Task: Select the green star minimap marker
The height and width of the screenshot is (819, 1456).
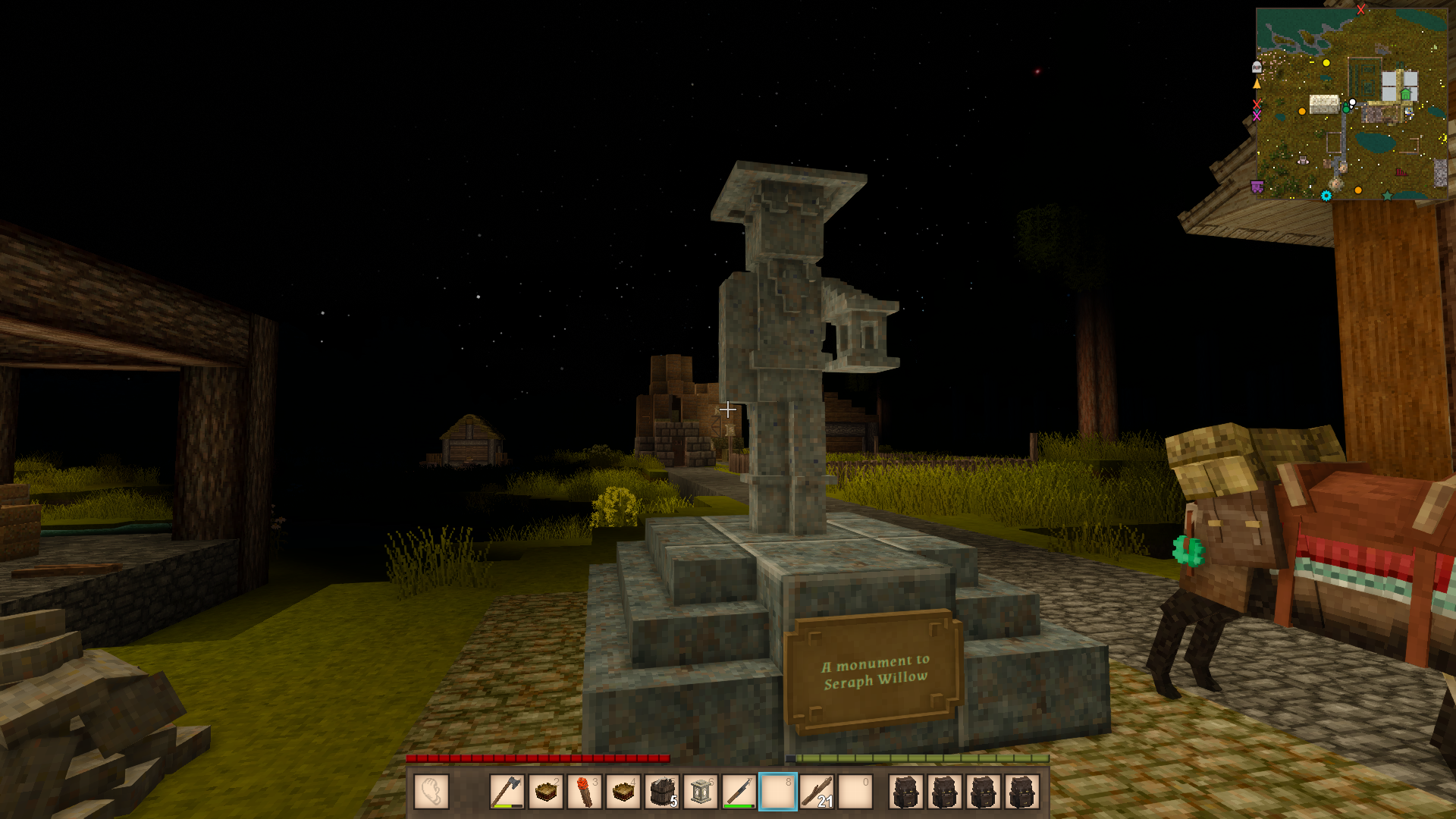Action: click(1387, 196)
